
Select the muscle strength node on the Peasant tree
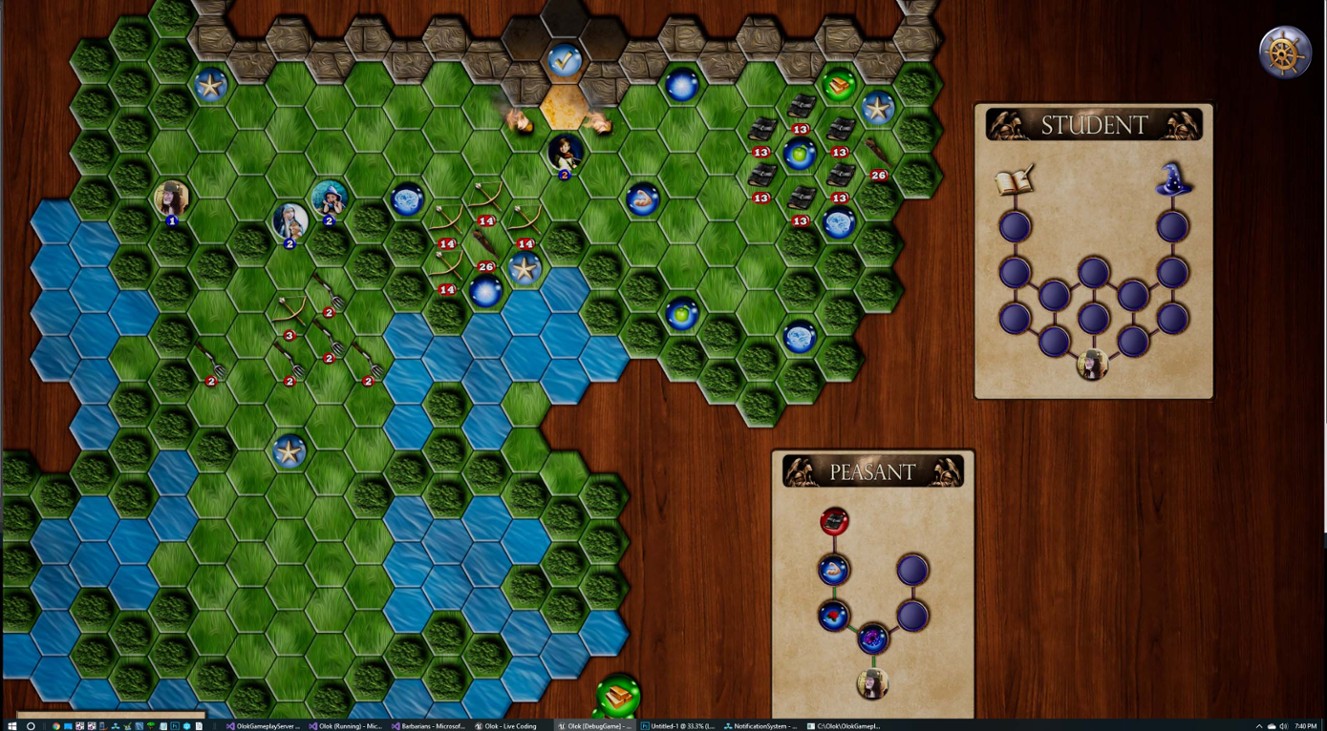coord(833,570)
